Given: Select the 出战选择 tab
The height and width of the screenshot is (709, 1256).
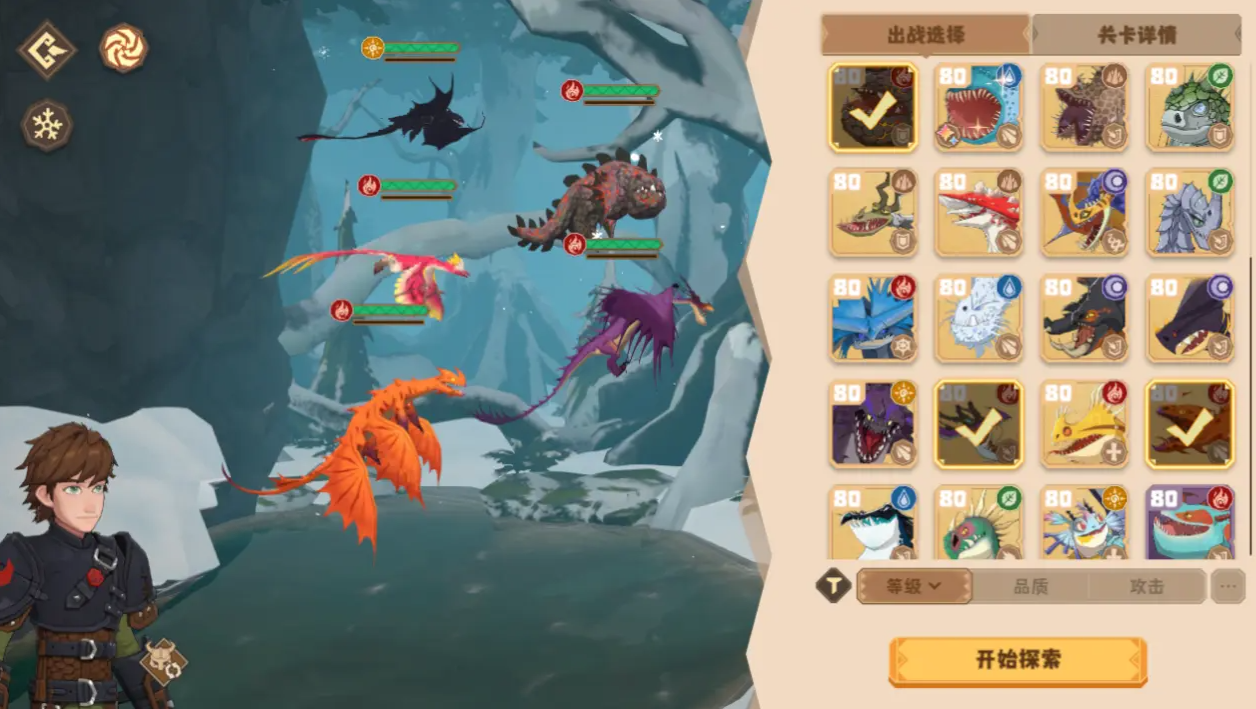Looking at the screenshot, I should point(925,35).
